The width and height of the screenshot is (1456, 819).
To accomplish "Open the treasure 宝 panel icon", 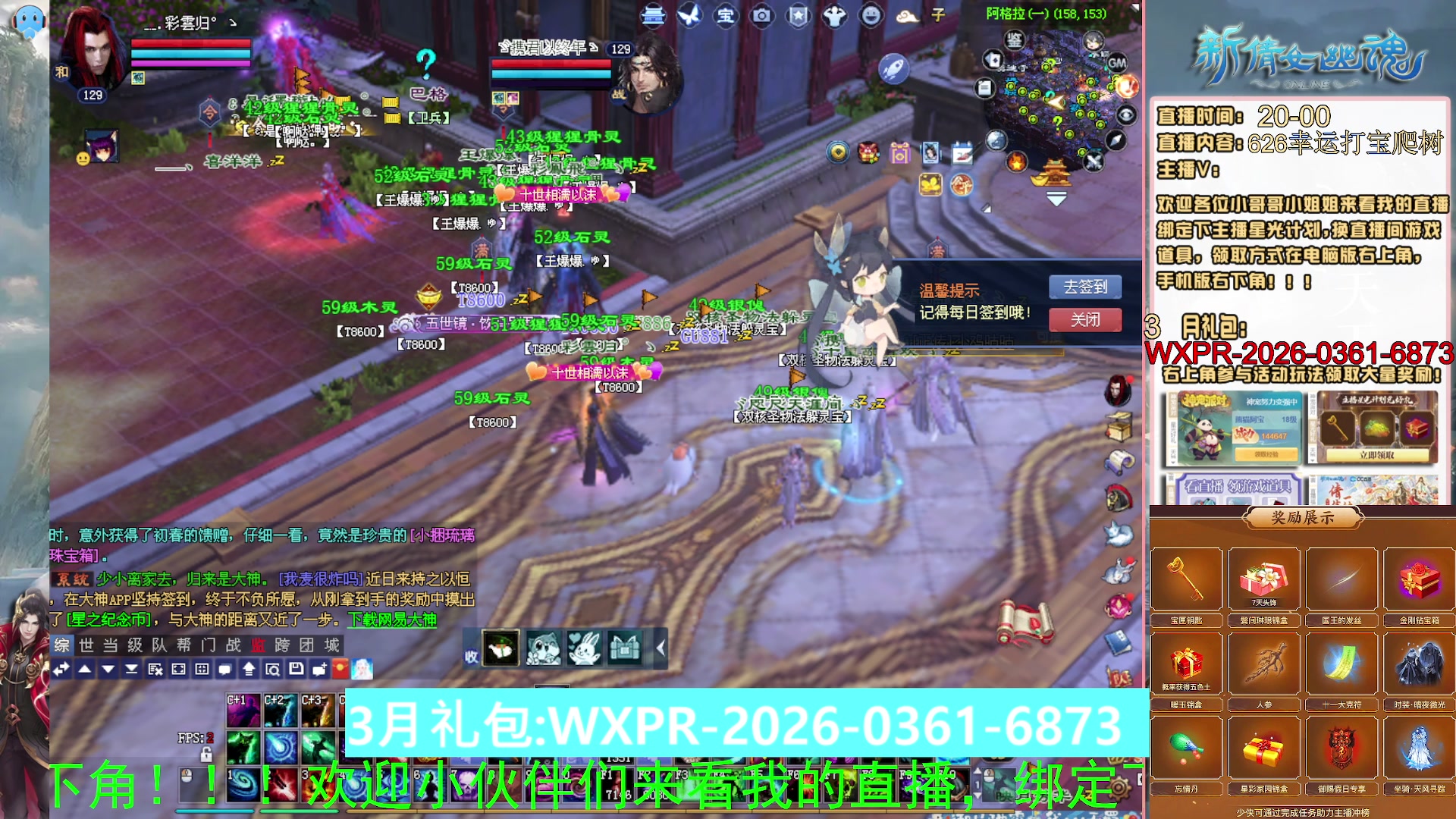I will point(726,17).
